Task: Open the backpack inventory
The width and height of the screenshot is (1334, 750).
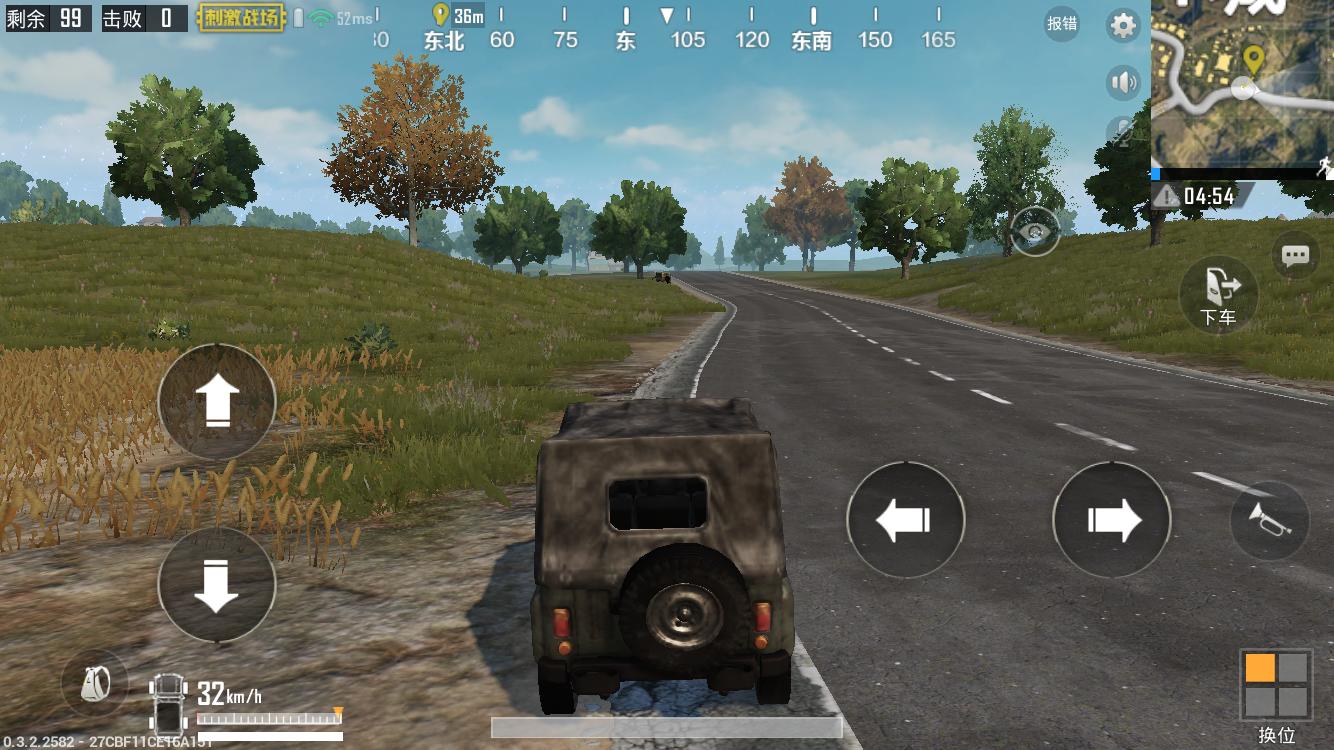Action: [x=95, y=684]
